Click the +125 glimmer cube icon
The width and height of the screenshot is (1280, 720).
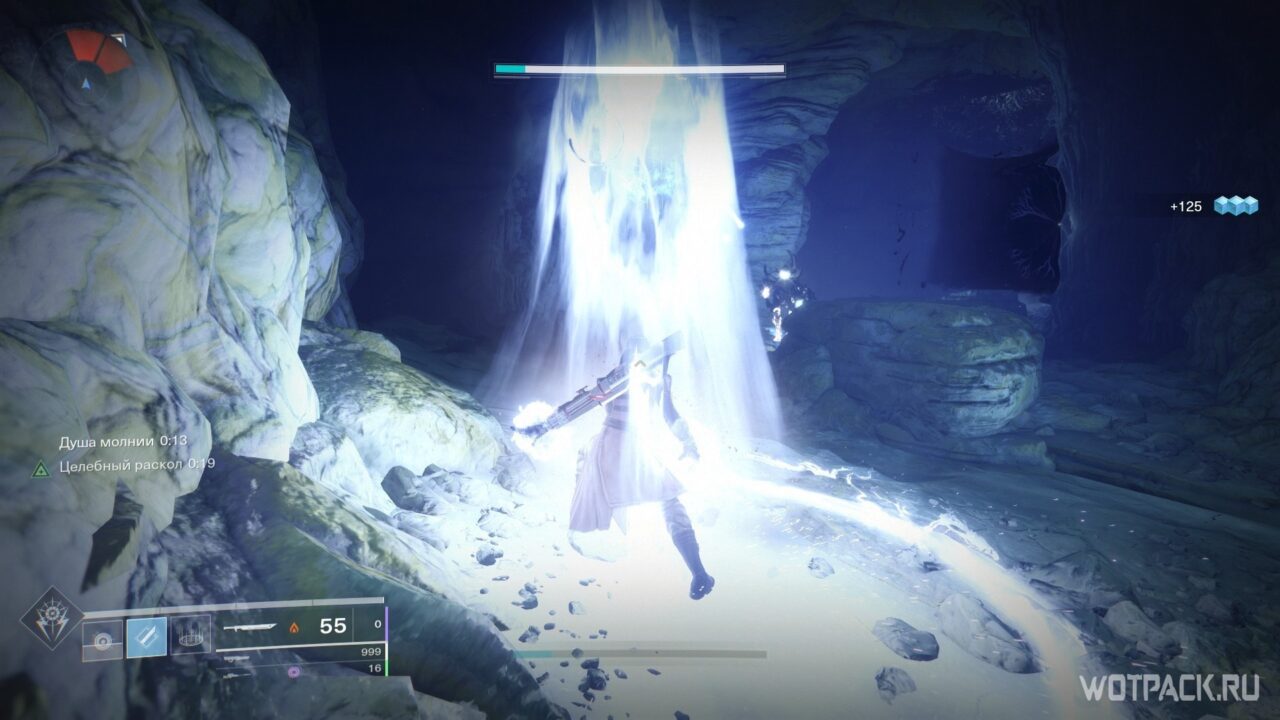(x=1235, y=206)
